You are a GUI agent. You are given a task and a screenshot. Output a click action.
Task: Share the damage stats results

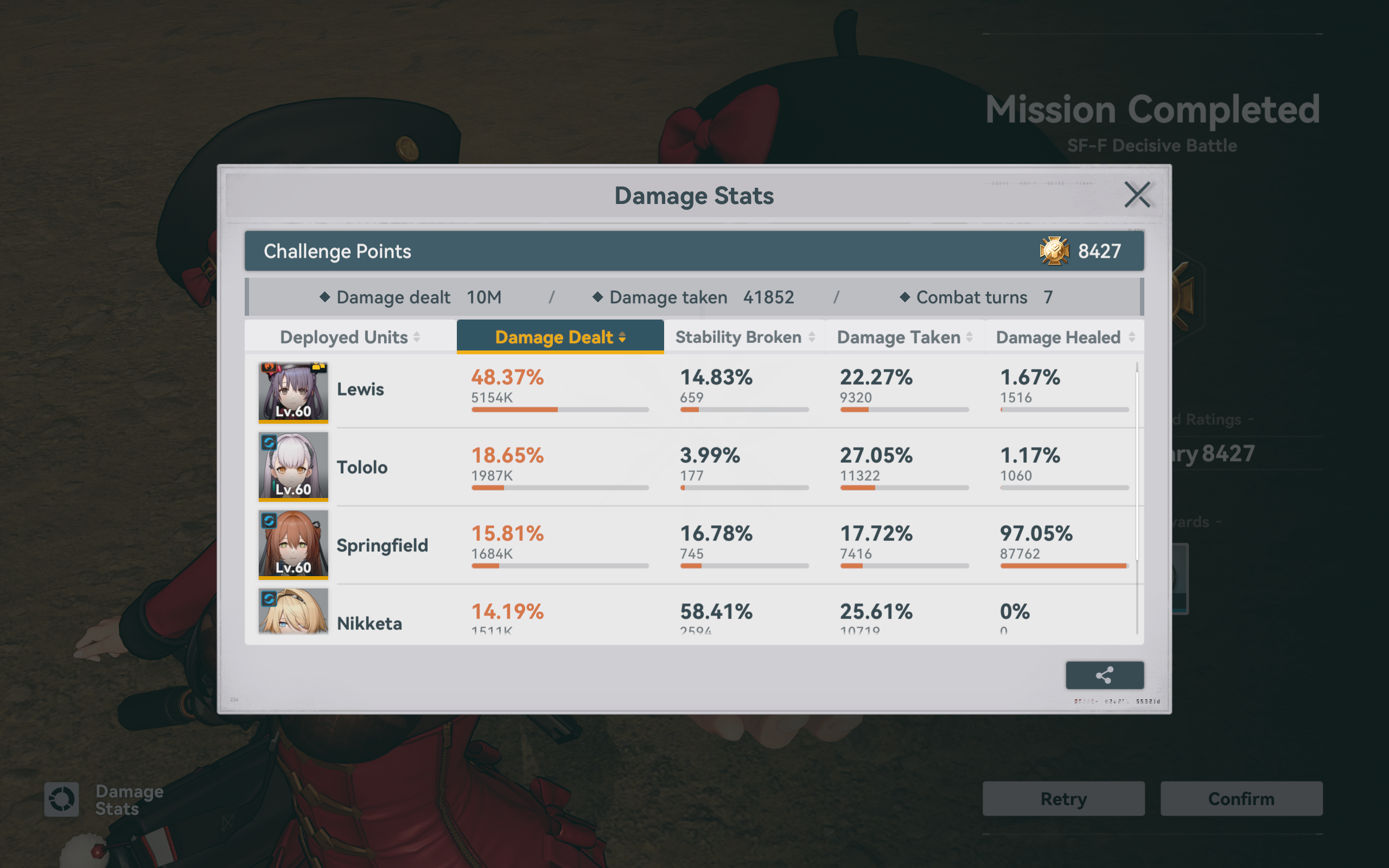[1104, 675]
